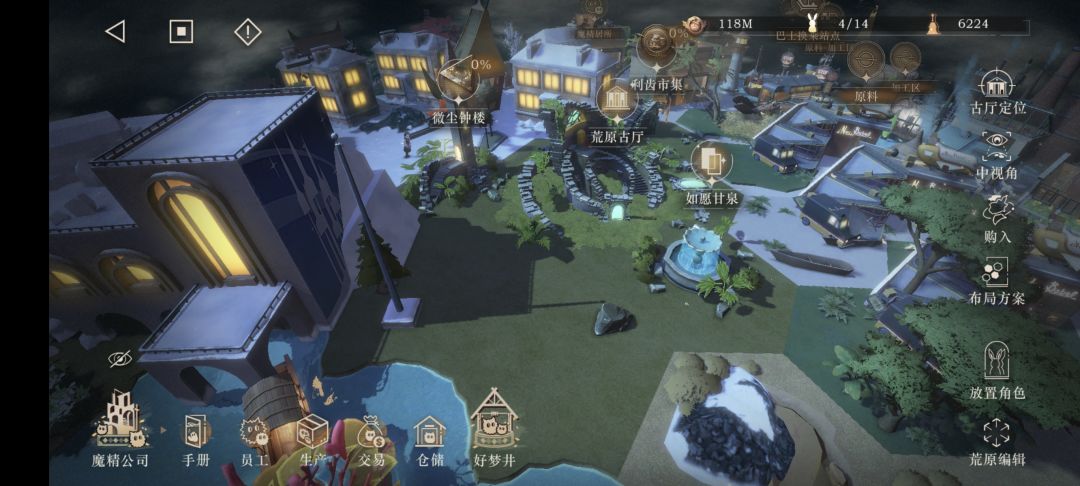Select 放置角色 to place characters
1080x486 pixels.
(997, 368)
